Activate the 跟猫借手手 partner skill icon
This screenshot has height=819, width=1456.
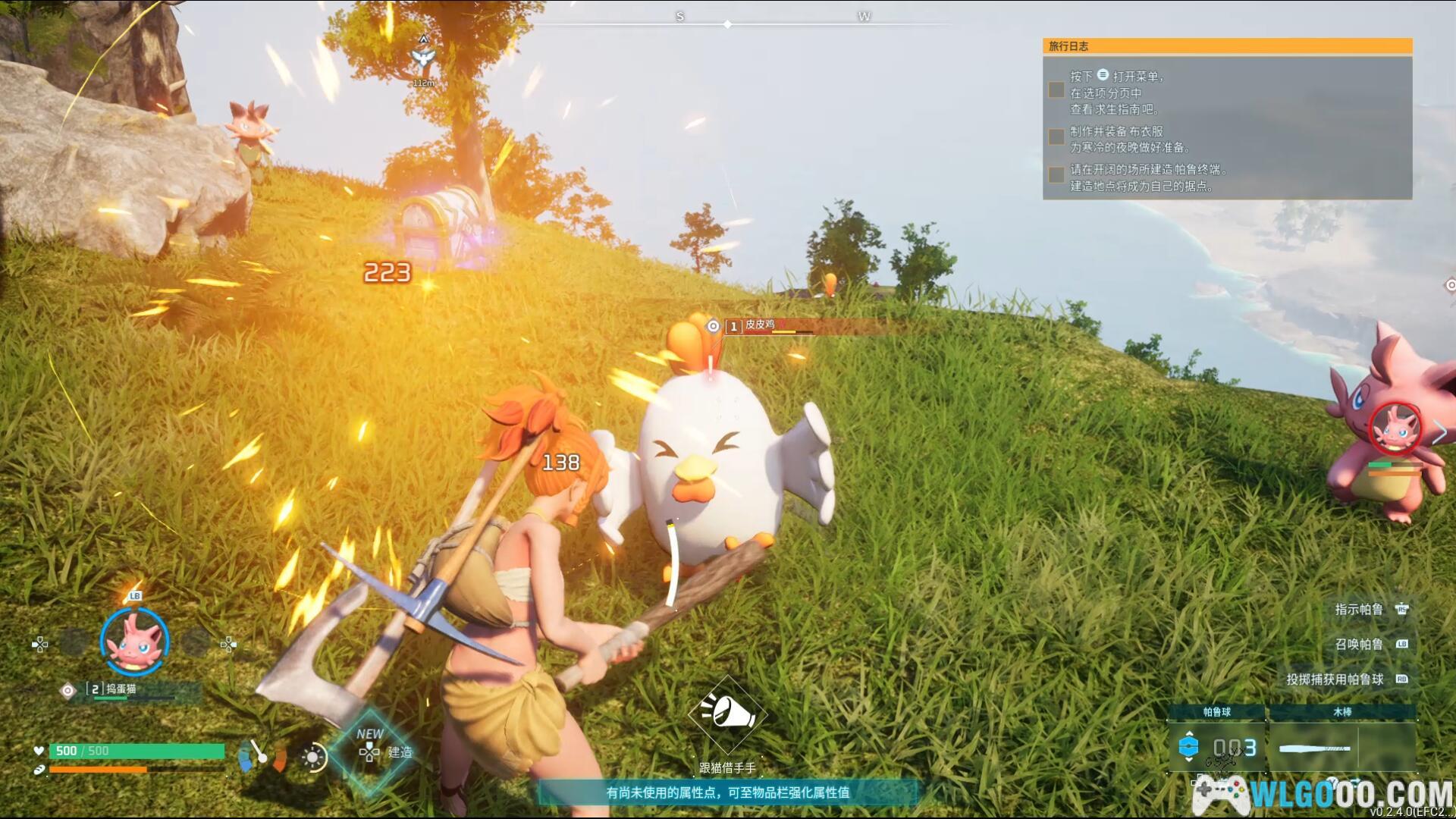pos(727,714)
